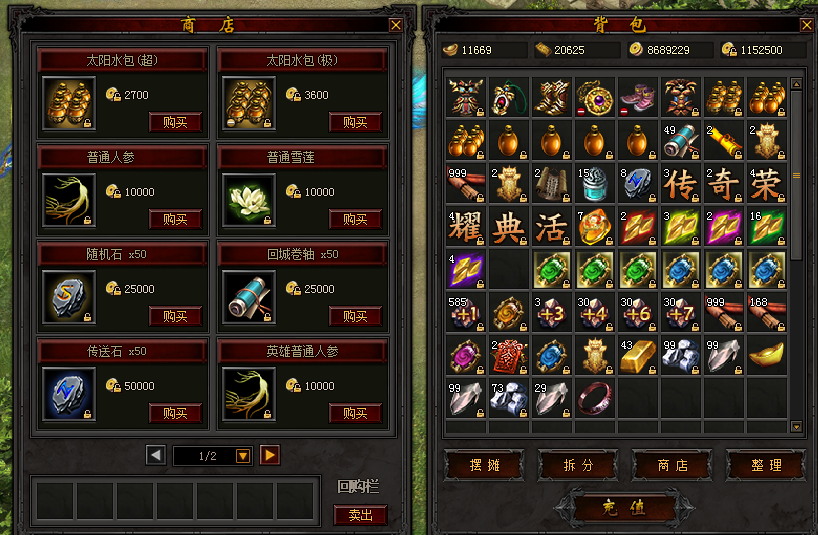Screen dimensions: 818x535
Task: Go to the previous shop page
Action: 156,456
